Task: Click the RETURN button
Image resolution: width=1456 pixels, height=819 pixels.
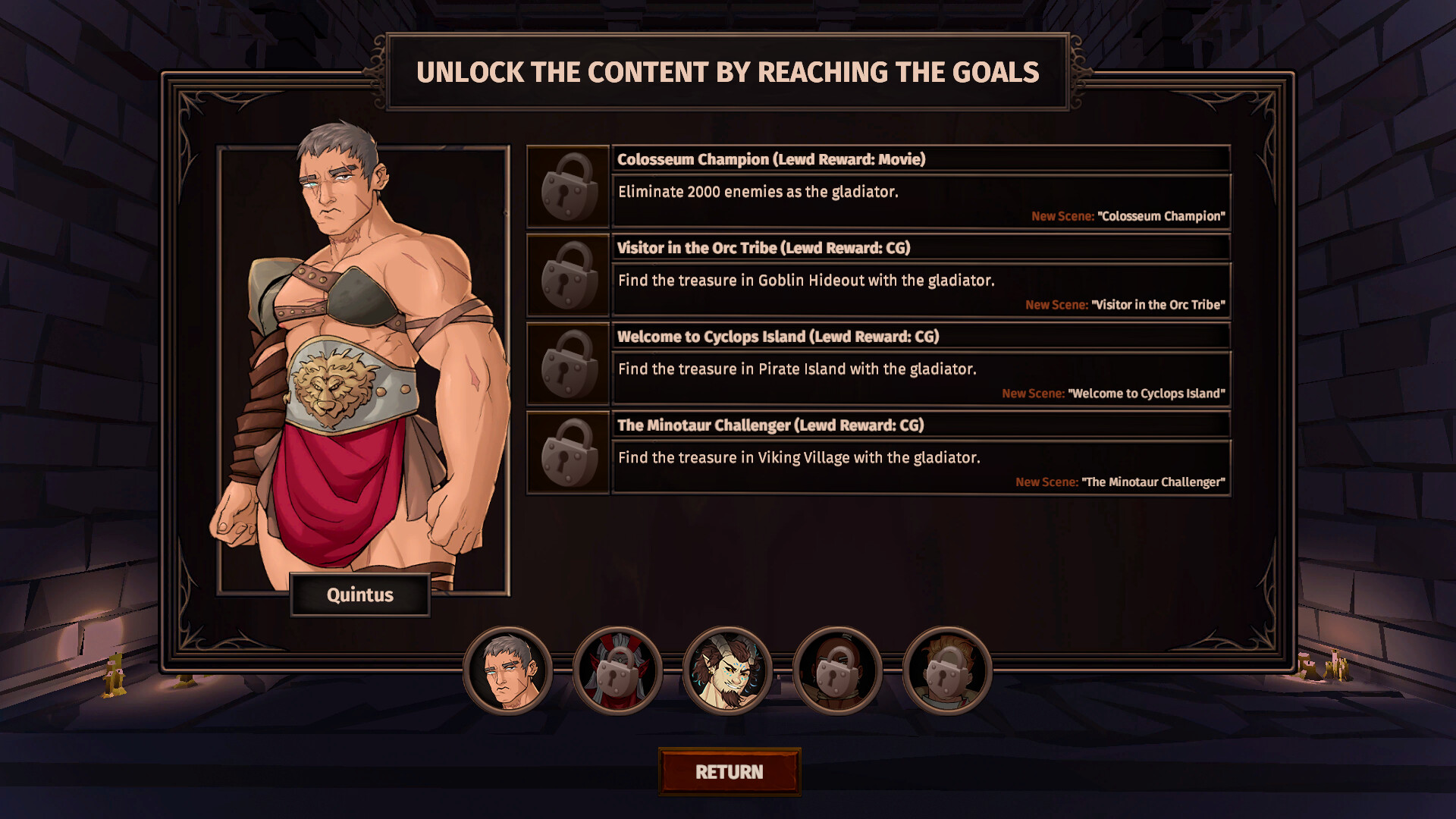Action: tap(728, 771)
